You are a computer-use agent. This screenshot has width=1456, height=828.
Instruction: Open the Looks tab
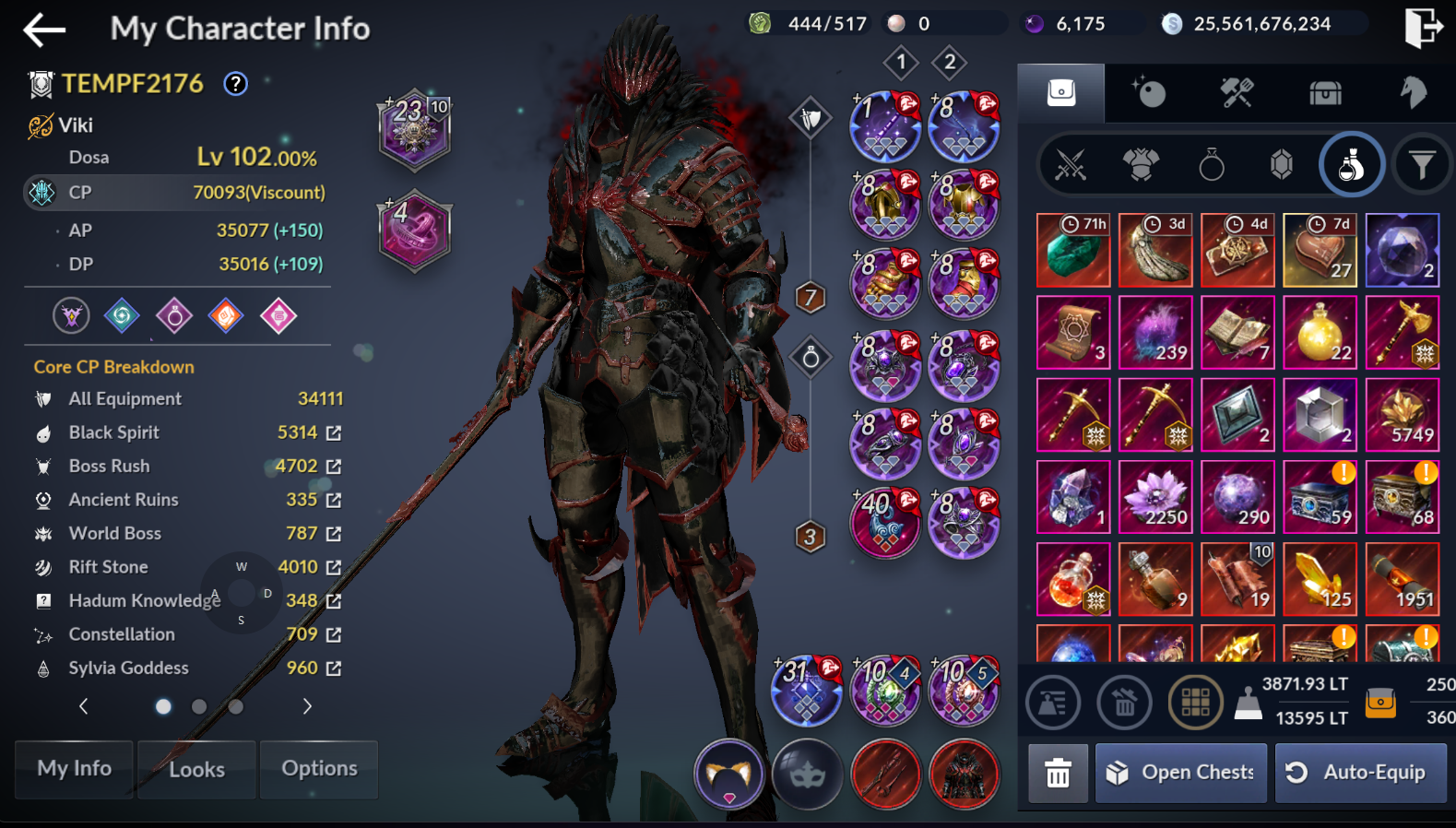(x=196, y=769)
